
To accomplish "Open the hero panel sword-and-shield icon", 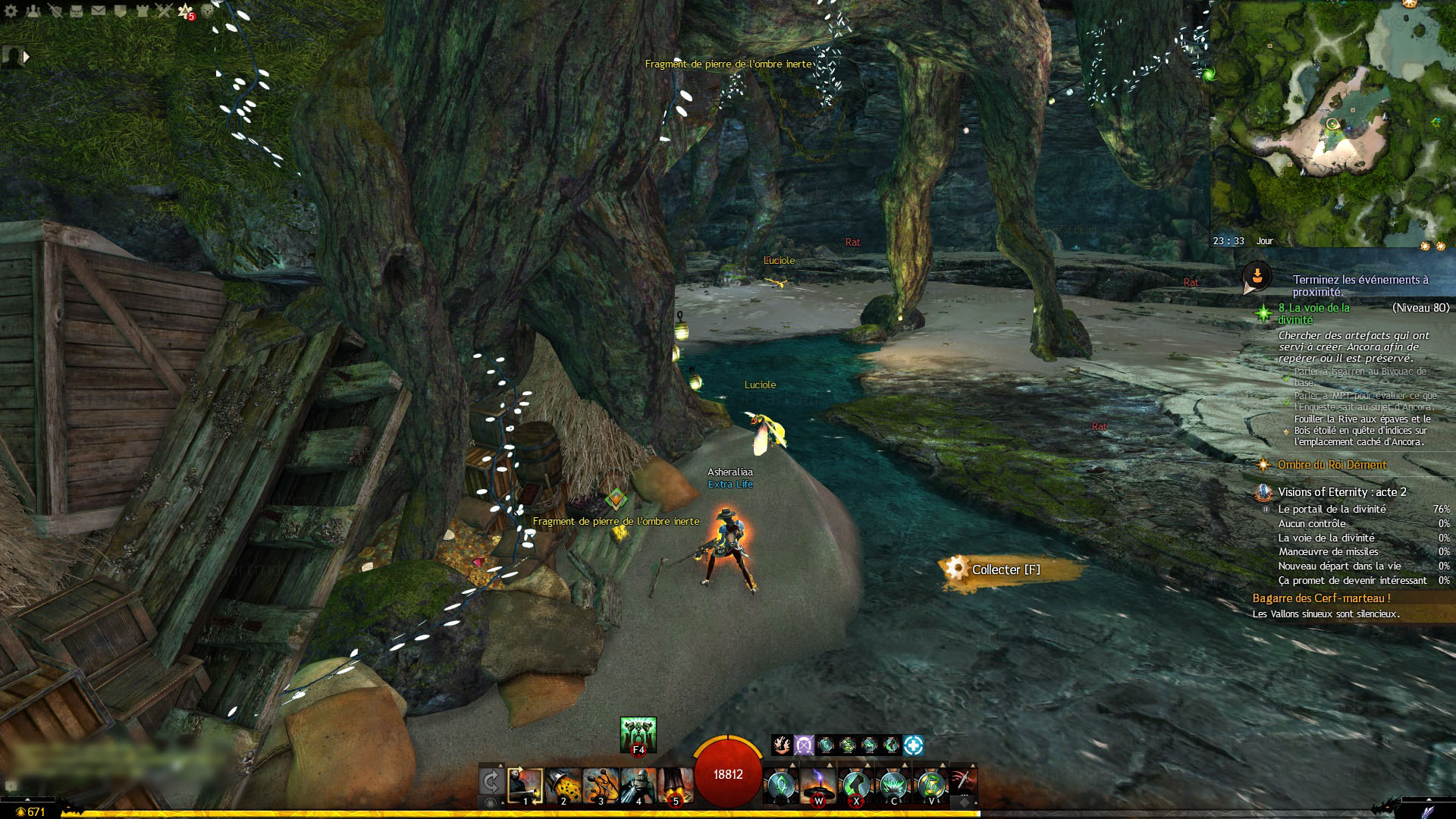I will coord(55,11).
